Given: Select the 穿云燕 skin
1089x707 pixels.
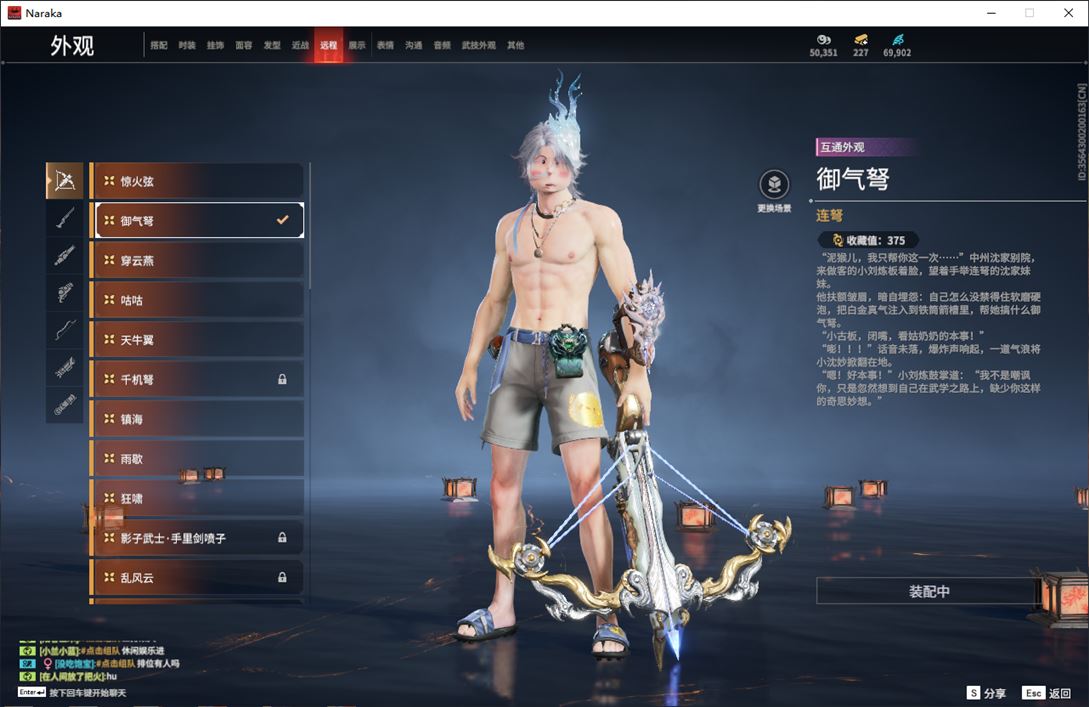Looking at the screenshot, I should (x=198, y=260).
